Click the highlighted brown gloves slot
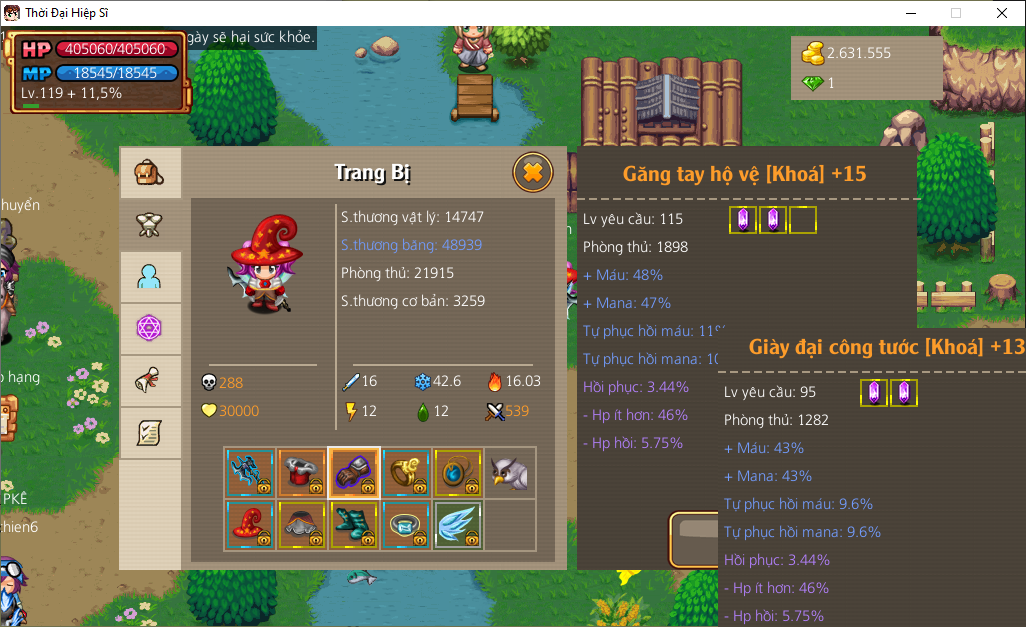1026x627 pixels. coord(354,472)
